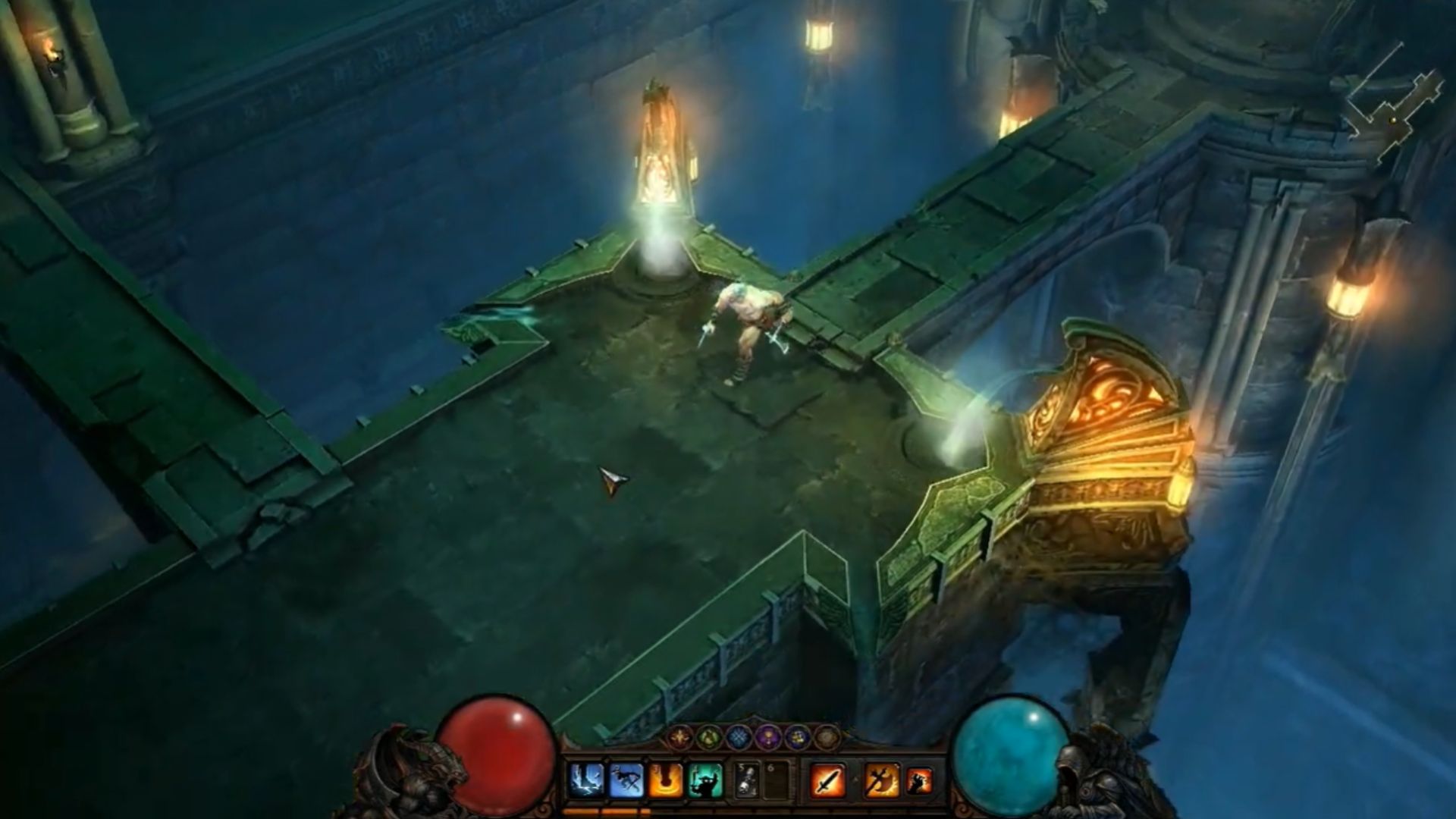
Task: Select the orange sword attack skill
Action: pyautogui.click(x=827, y=780)
